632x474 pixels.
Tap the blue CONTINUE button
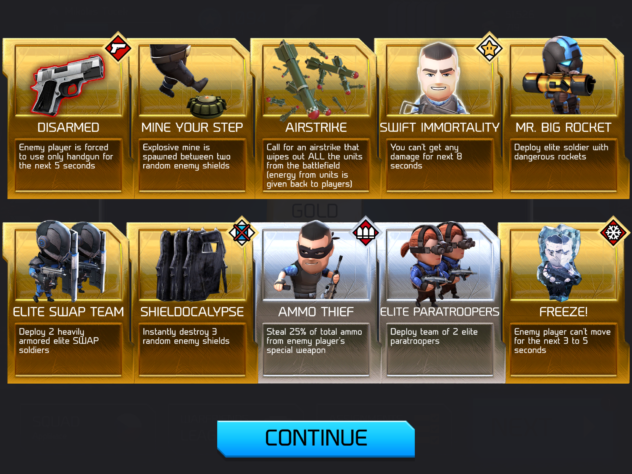click(315, 438)
